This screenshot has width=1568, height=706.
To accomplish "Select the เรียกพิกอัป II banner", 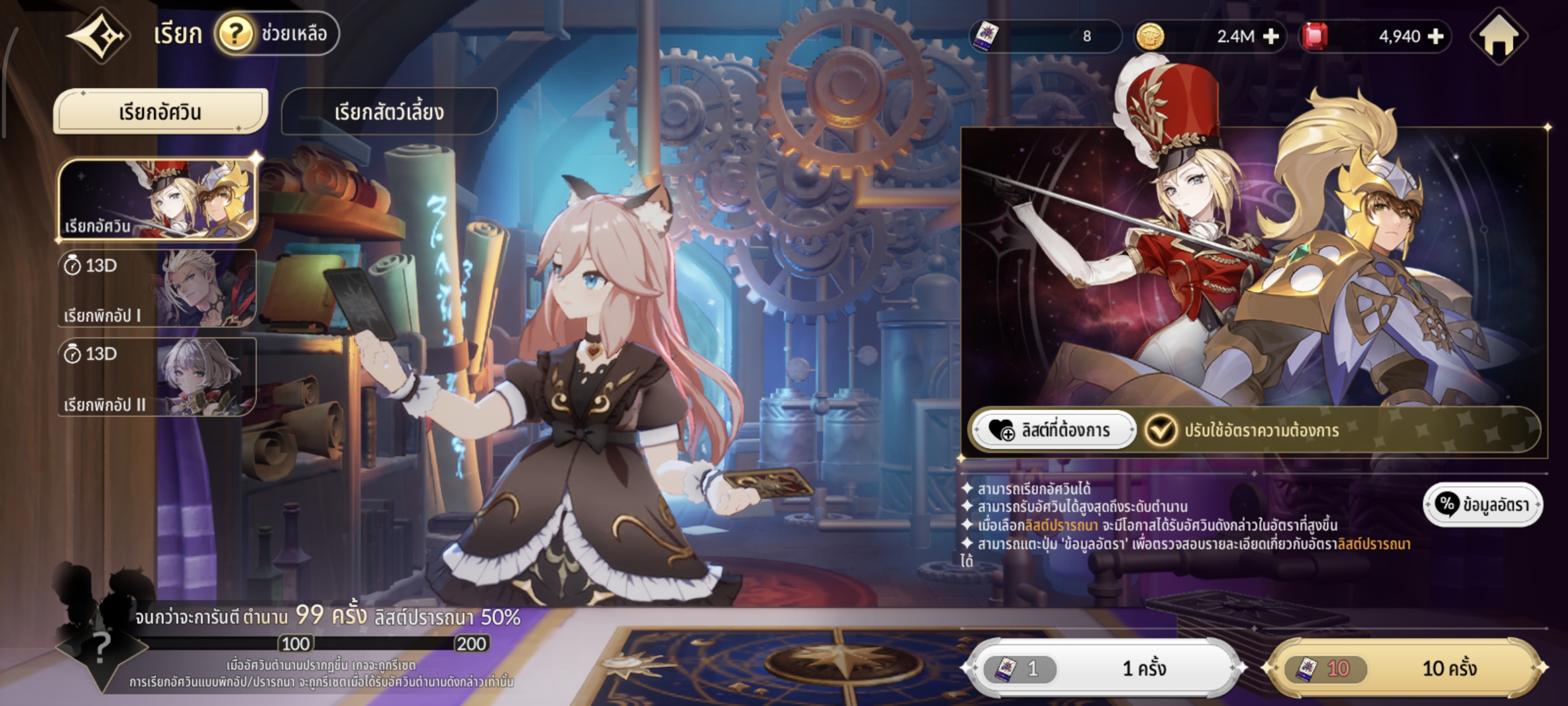I will [157, 377].
